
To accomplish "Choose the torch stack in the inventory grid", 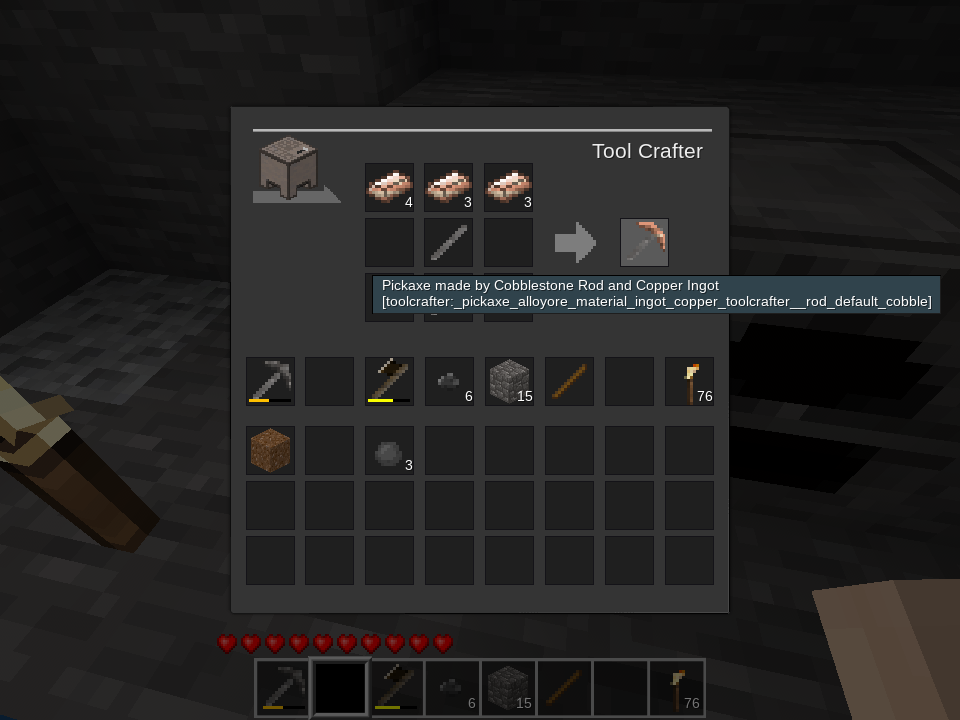I will [689, 381].
